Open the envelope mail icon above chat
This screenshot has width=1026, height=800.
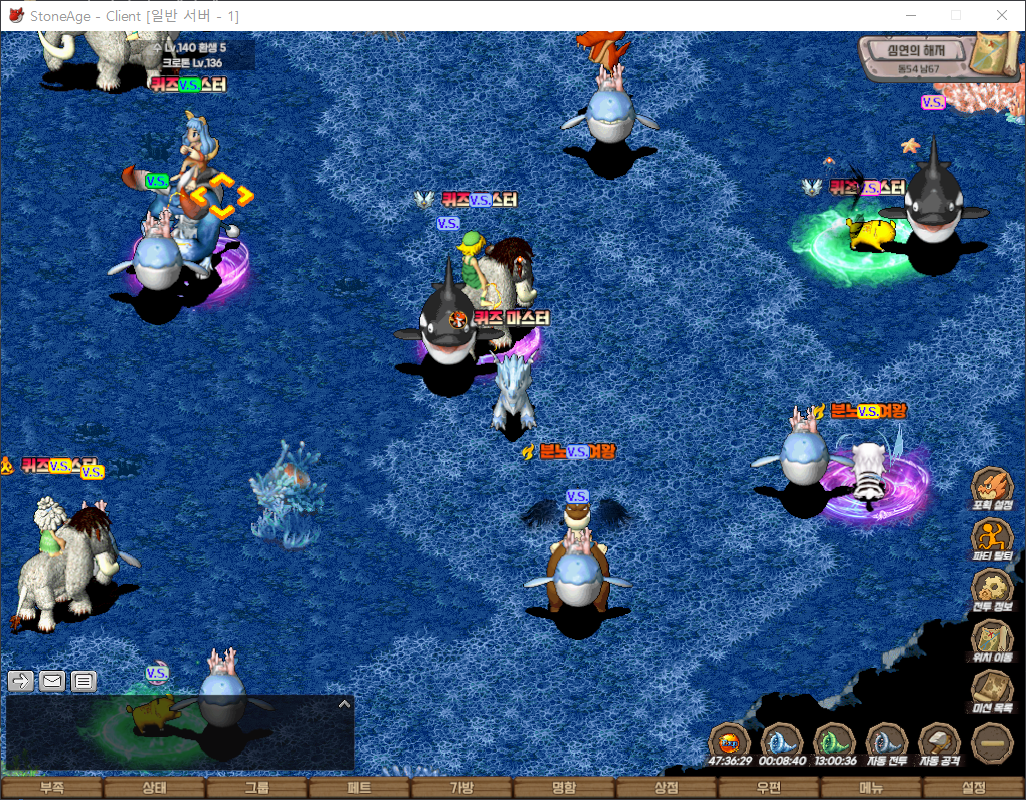(x=52, y=681)
